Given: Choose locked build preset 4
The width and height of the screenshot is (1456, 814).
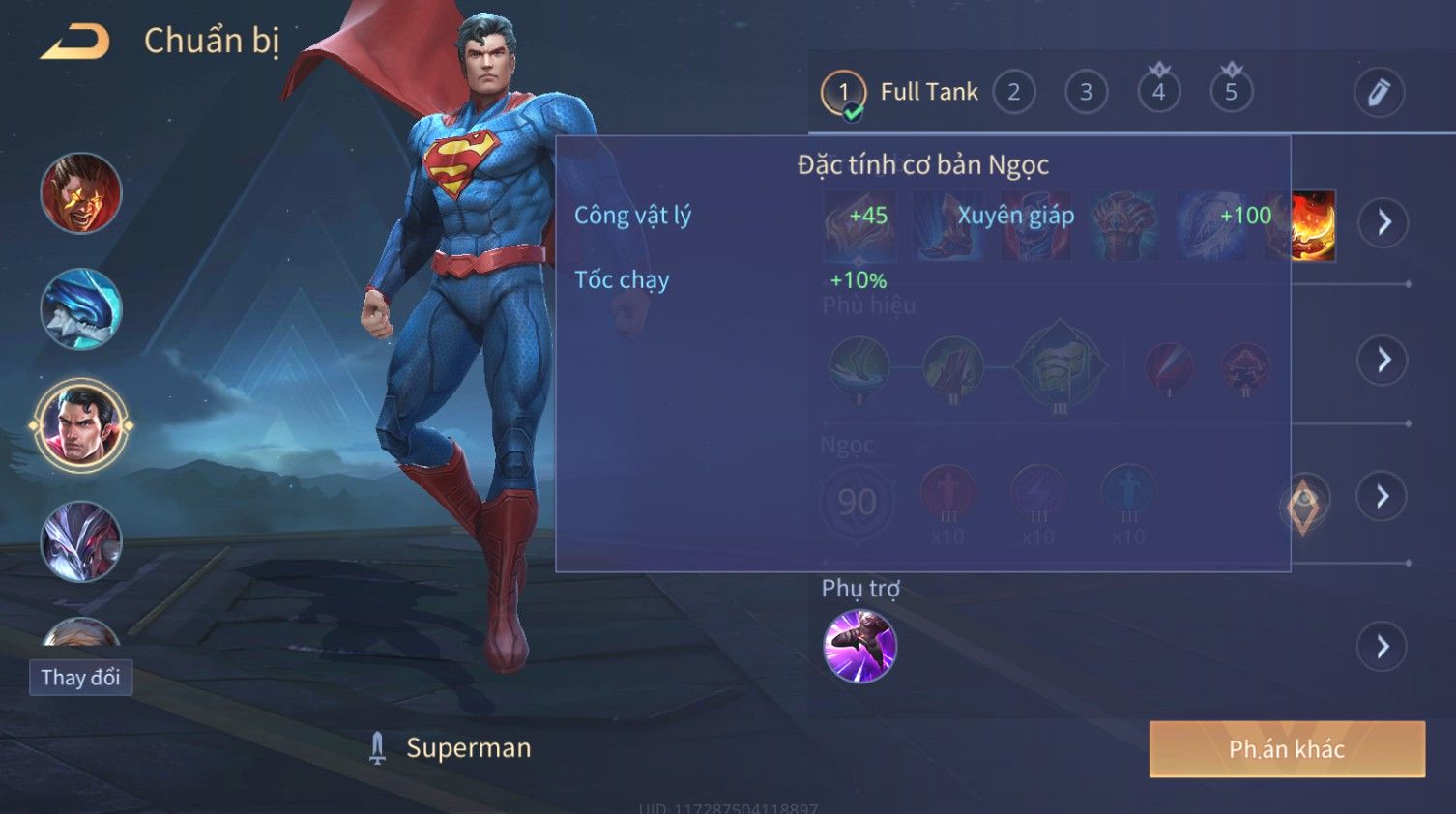Looking at the screenshot, I should (x=1158, y=93).
